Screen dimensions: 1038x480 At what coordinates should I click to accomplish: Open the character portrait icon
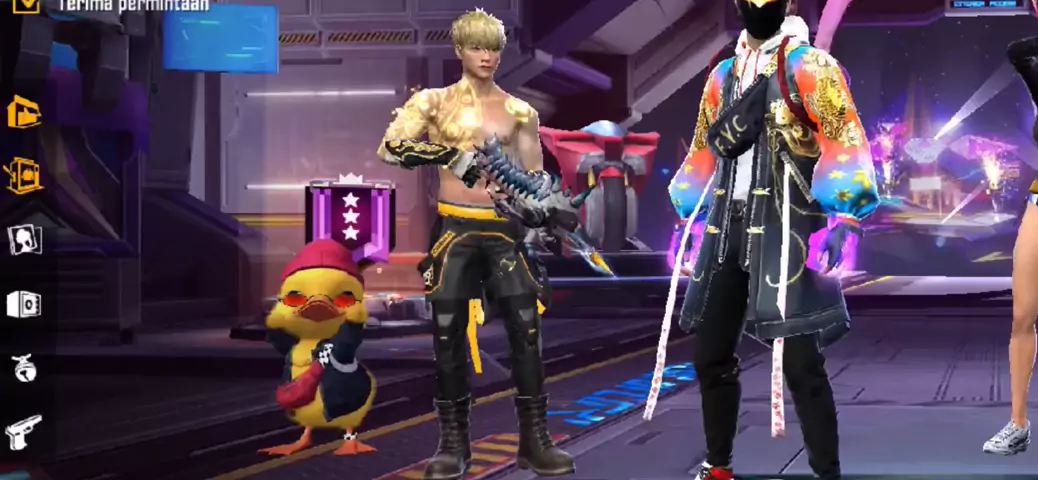coord(24,239)
